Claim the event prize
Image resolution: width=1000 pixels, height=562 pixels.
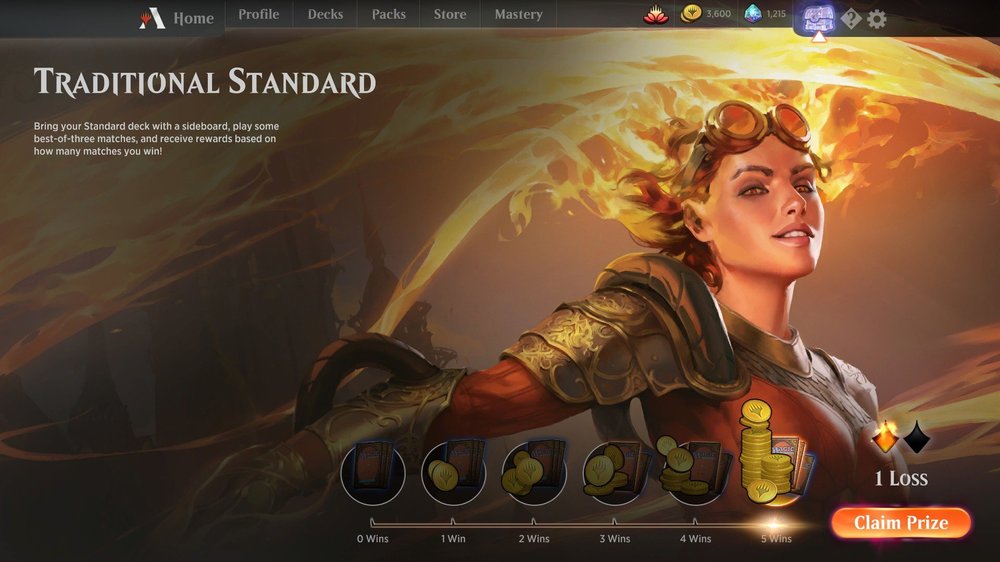[900, 522]
